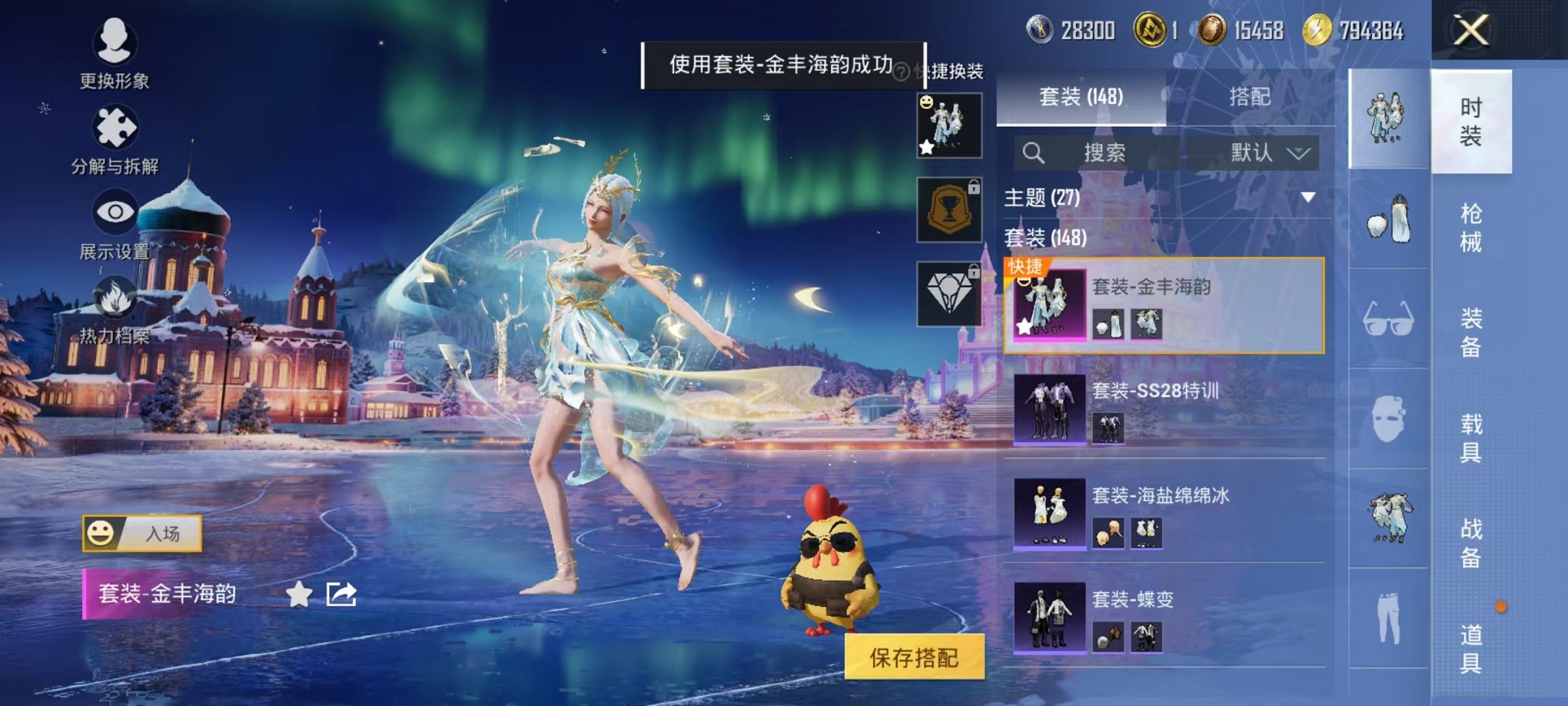Screen dimensions: 1568x706
Task: Select the 套装-SS28特训 outfit thumbnail
Action: 1048,410
